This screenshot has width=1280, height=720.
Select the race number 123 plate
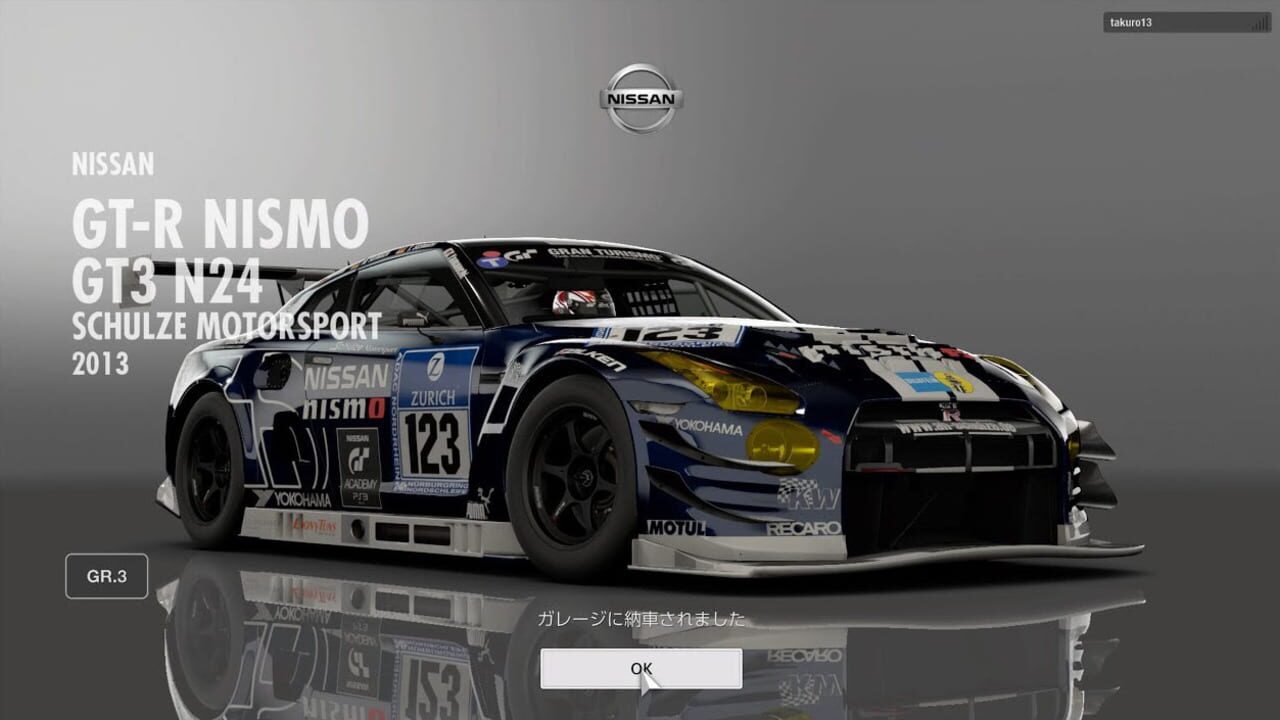[436, 444]
